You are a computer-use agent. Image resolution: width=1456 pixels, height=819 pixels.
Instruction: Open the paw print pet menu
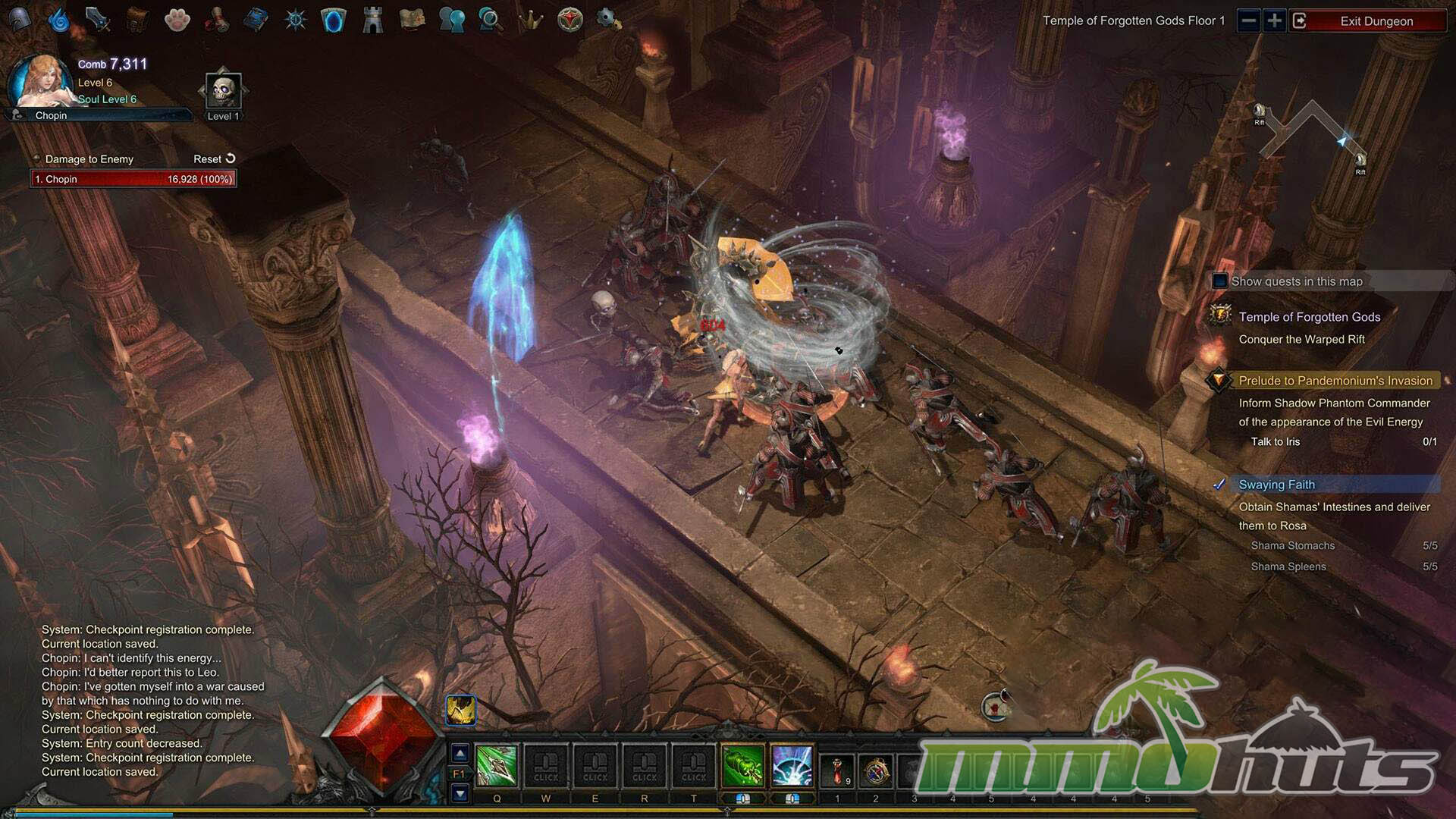click(x=177, y=20)
